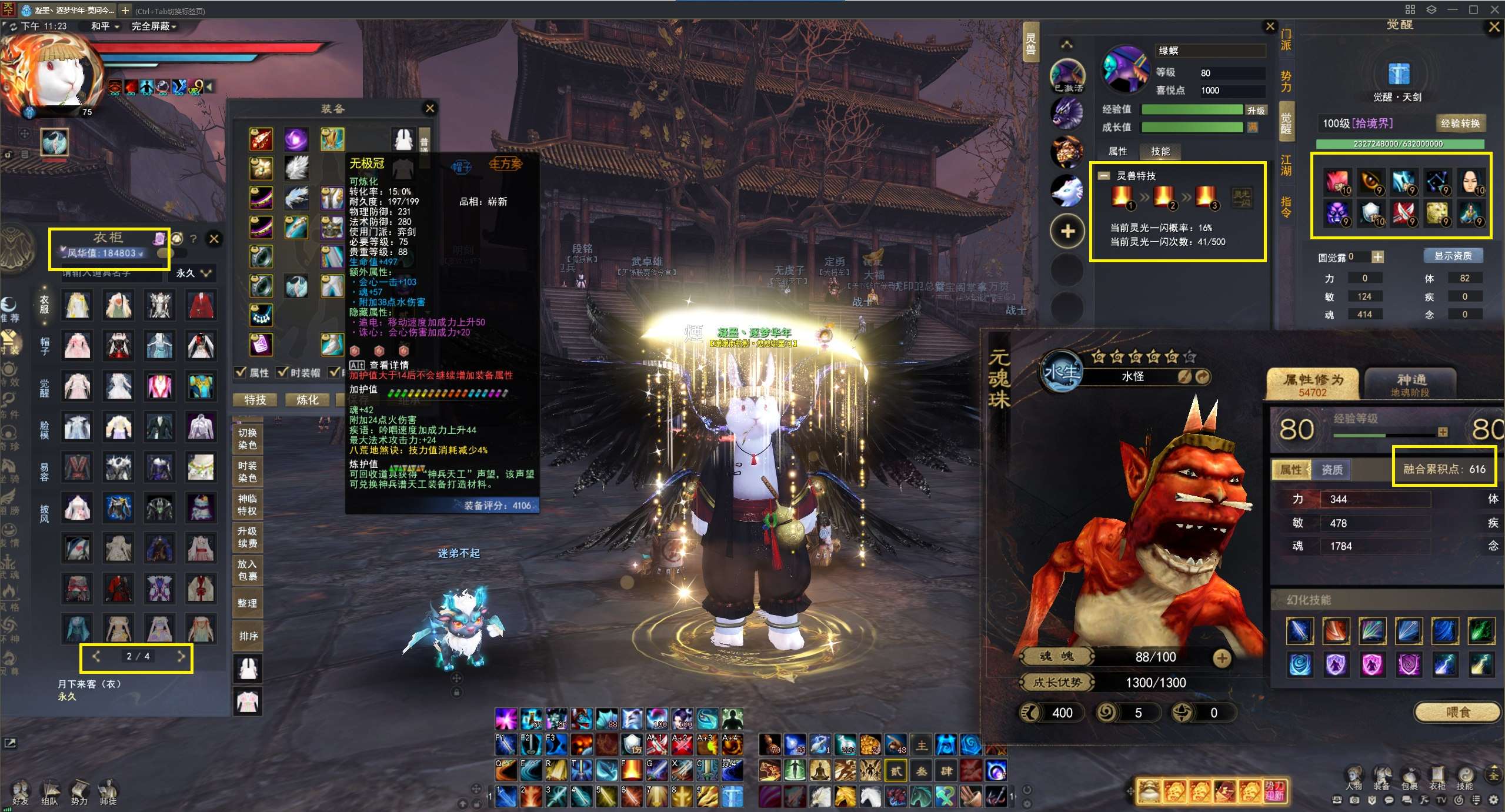This screenshot has height=812, width=1505.
Task: Open the 特技 button in equipment panel
Action: tap(255, 400)
